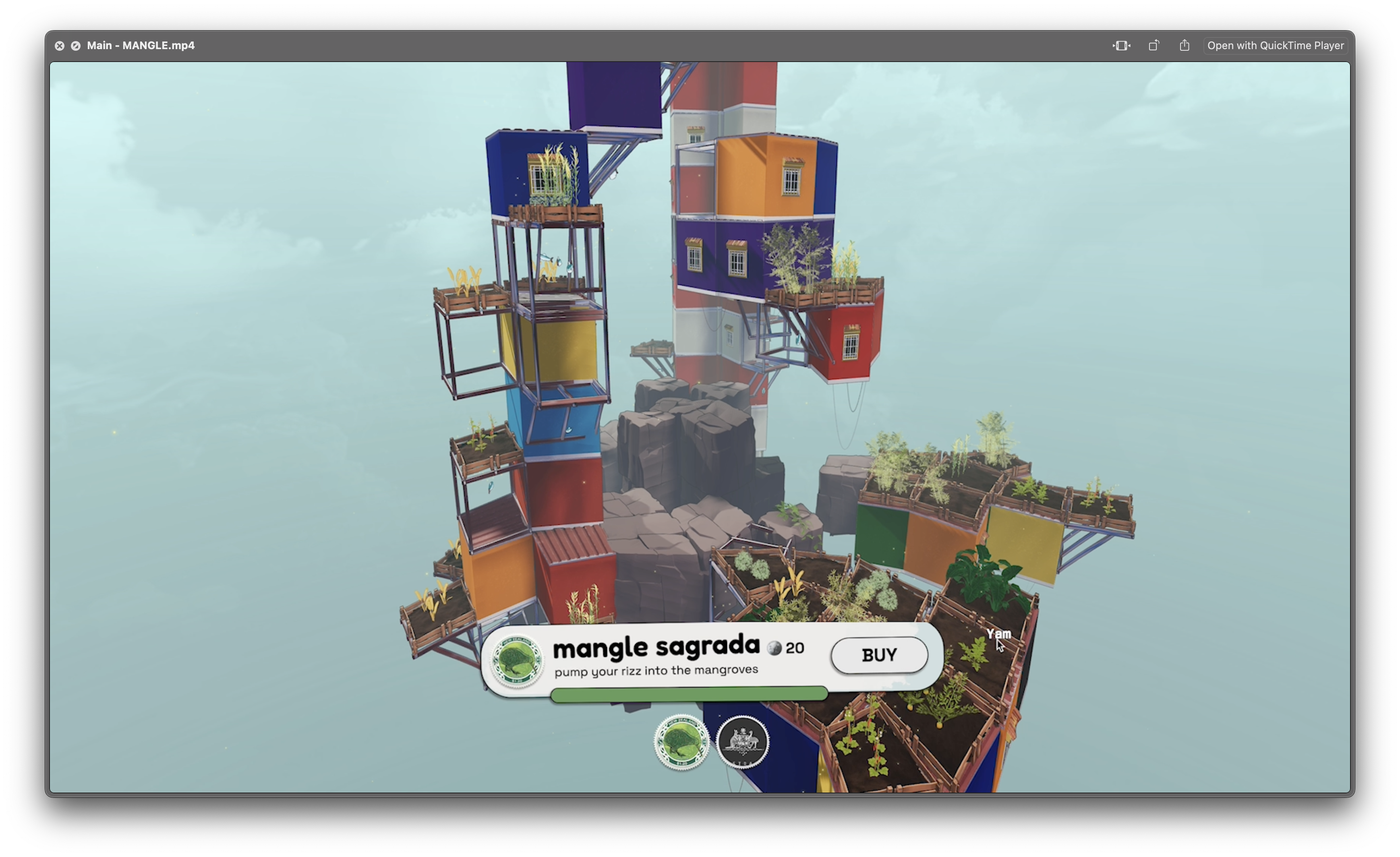The image size is (1400, 857).
Task: Close the Quick Look preview window
Action: 60,46
